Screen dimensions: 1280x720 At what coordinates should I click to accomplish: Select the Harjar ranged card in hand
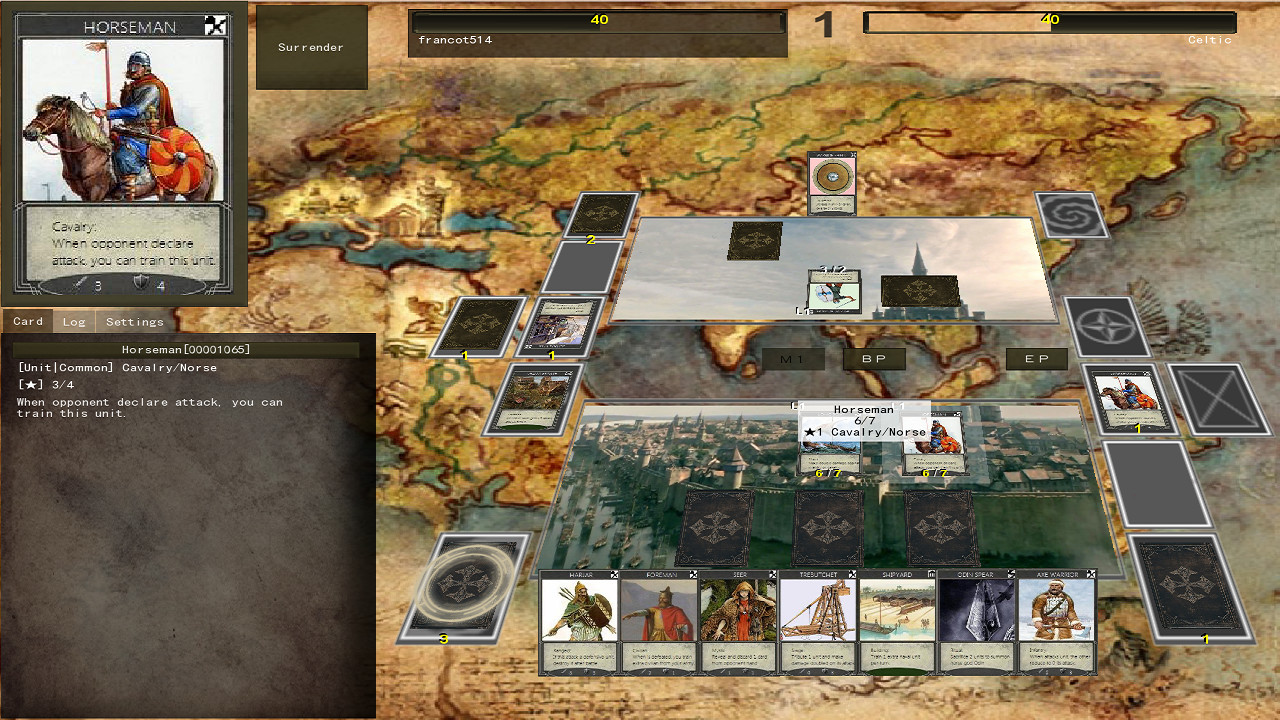pos(578,620)
